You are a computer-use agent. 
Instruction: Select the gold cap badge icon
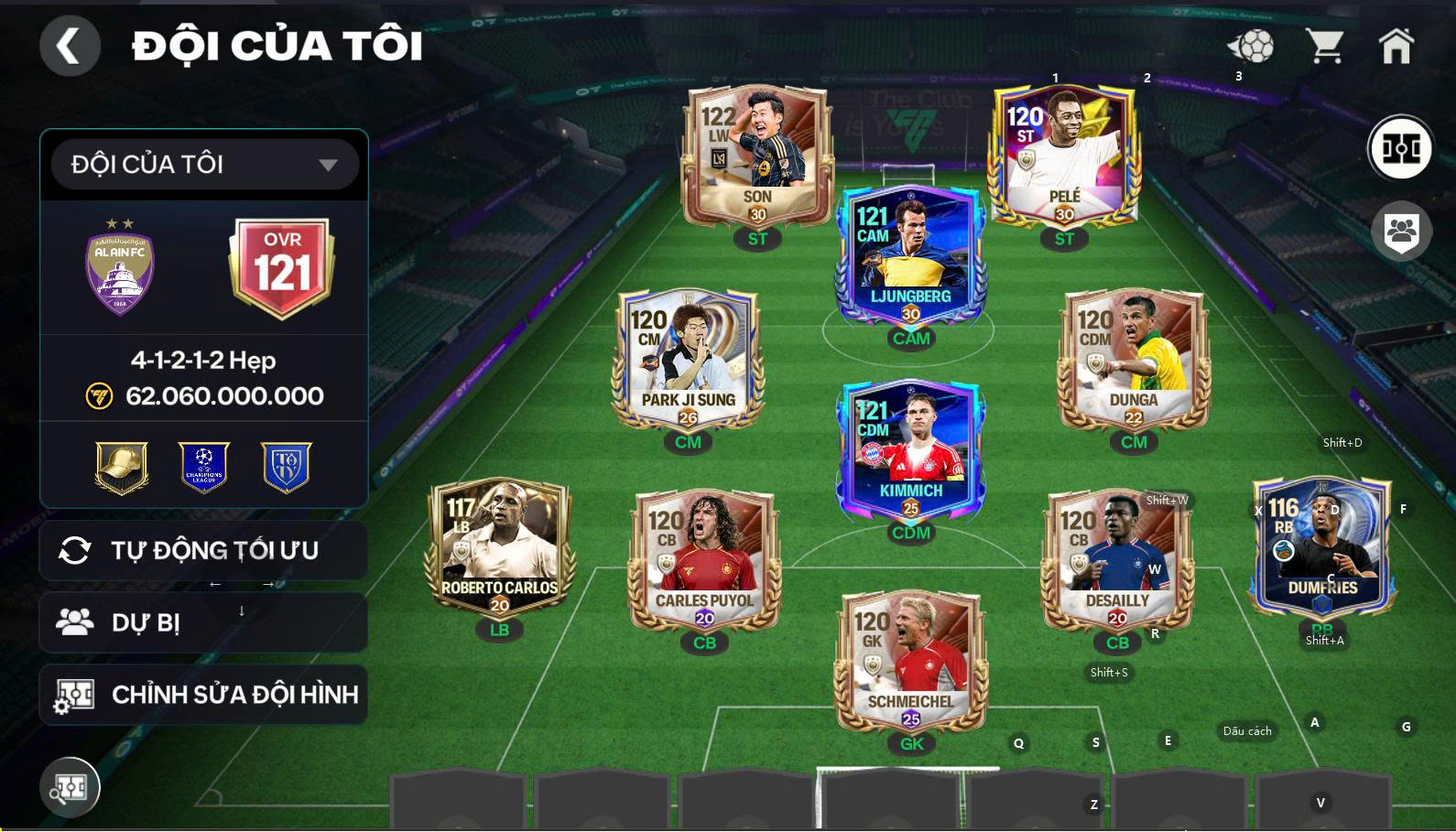[x=122, y=468]
